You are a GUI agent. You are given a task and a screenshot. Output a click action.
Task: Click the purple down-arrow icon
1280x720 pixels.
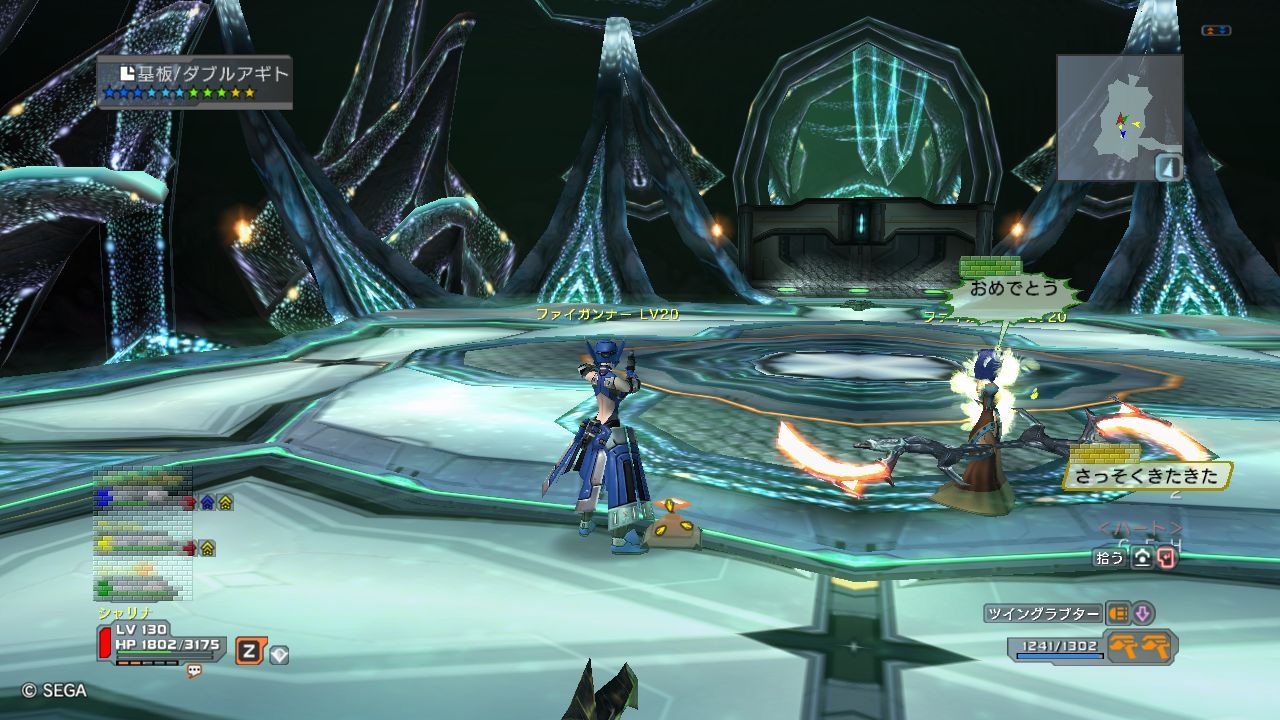click(1142, 614)
